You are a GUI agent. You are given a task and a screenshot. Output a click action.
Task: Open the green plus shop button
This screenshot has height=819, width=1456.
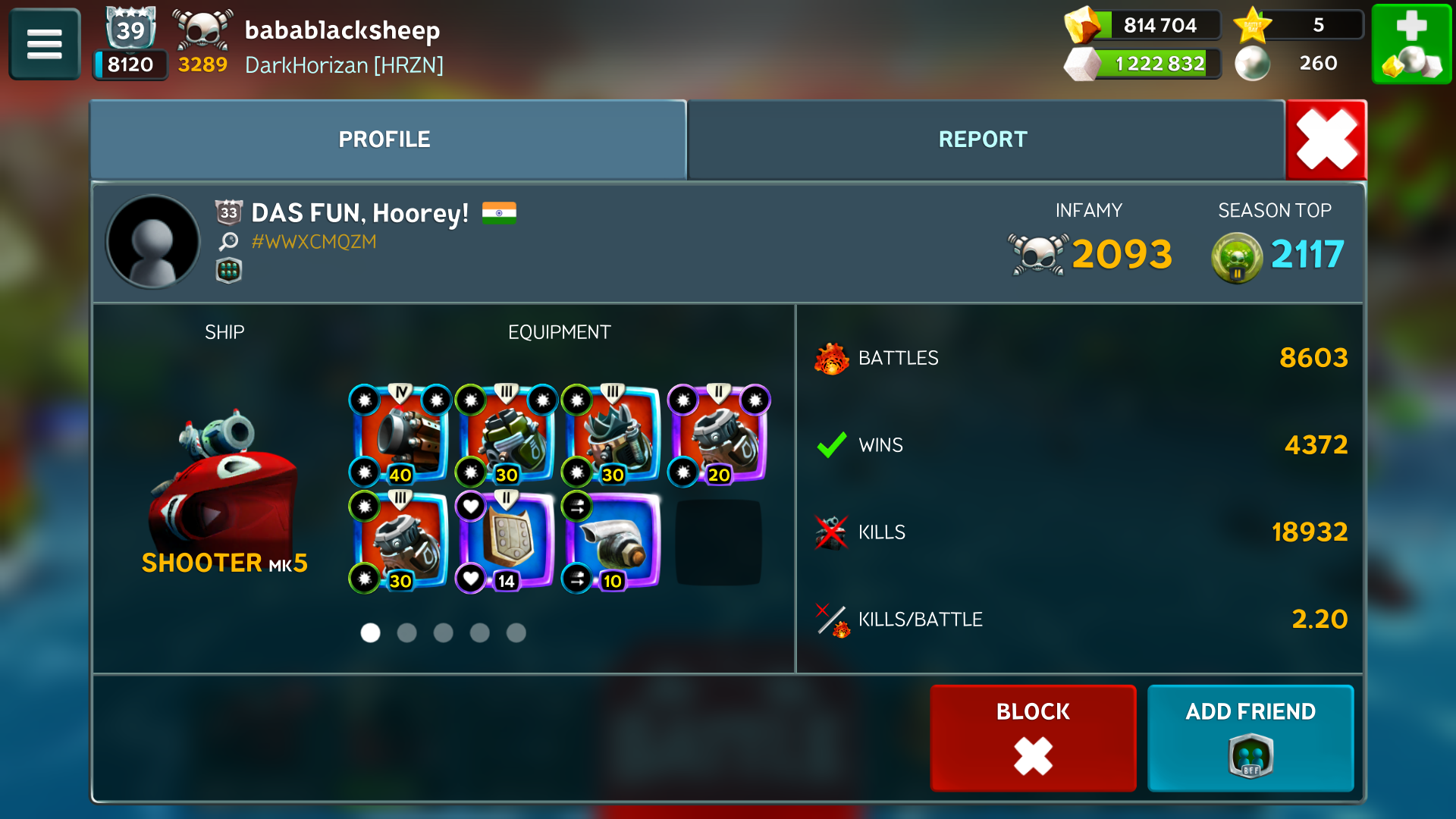[x=1411, y=44]
